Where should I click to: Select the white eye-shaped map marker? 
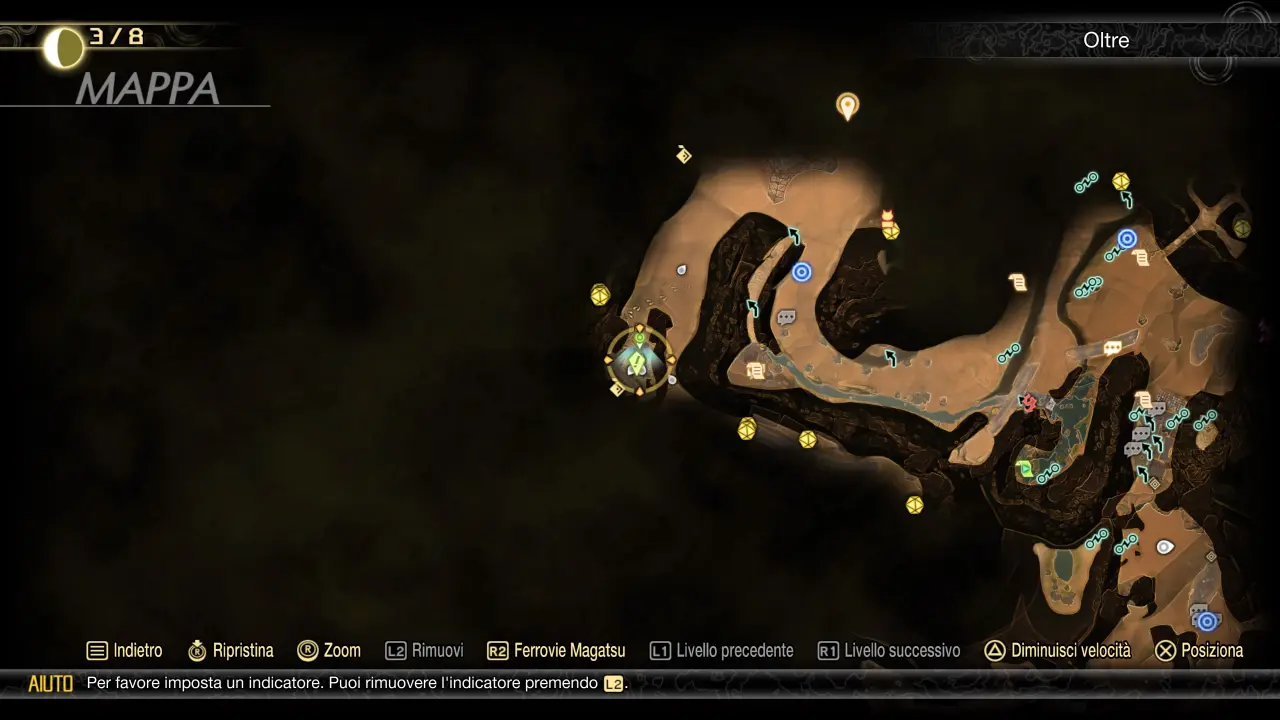tap(1164, 547)
